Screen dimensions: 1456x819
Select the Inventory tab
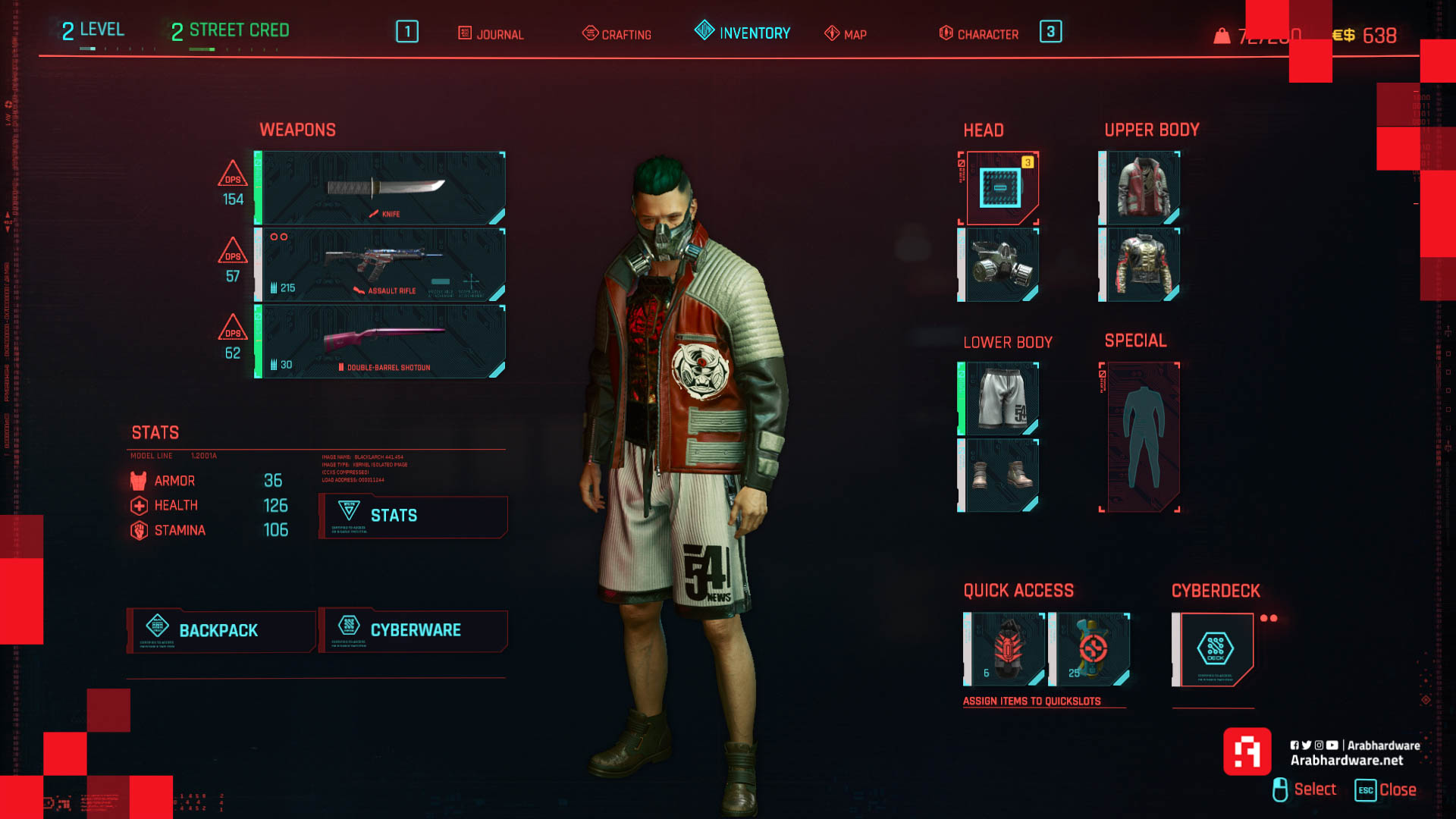click(x=743, y=33)
